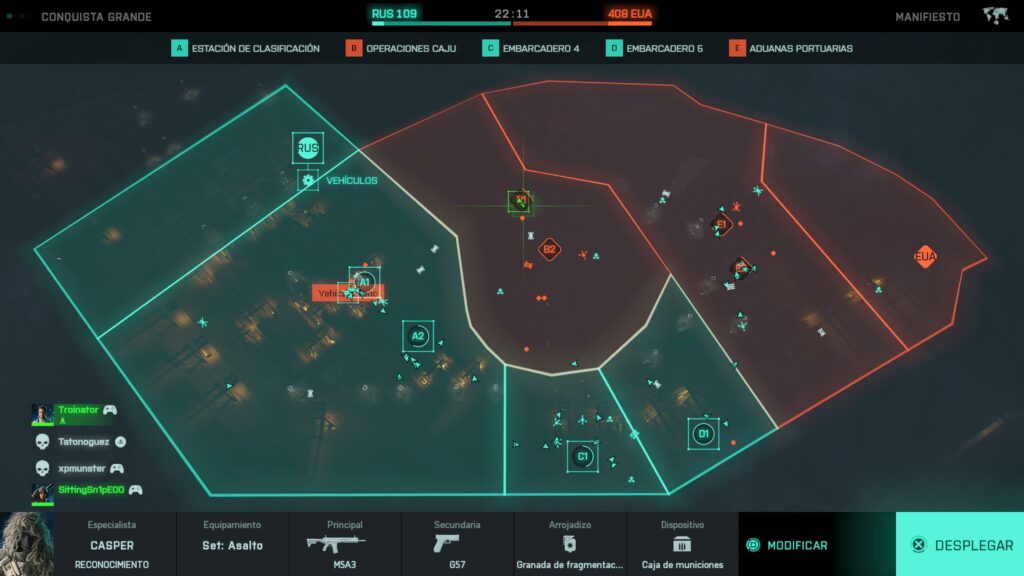Deploy with the DESPLEGAR button
Viewport: 1024px width, 576px height.
click(x=960, y=545)
